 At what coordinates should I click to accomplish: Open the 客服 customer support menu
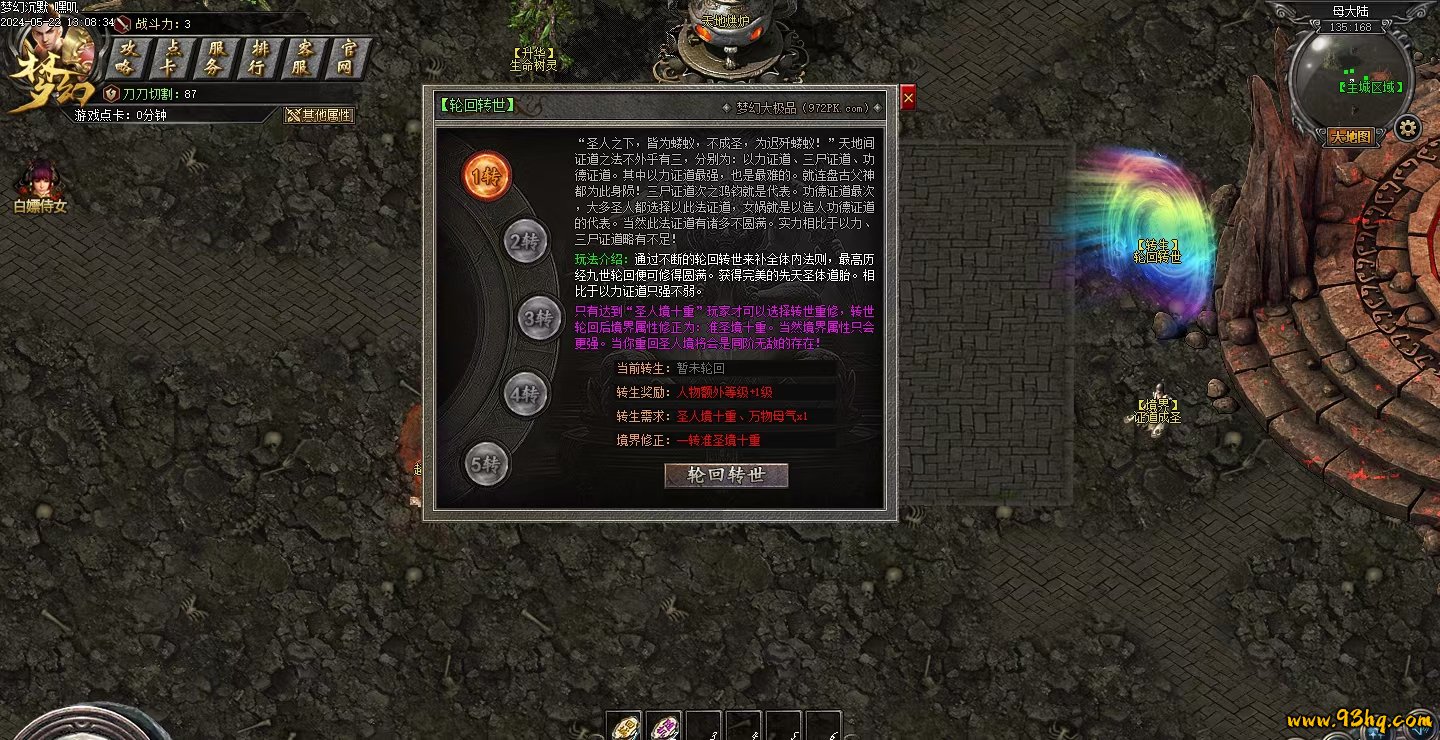[304, 58]
